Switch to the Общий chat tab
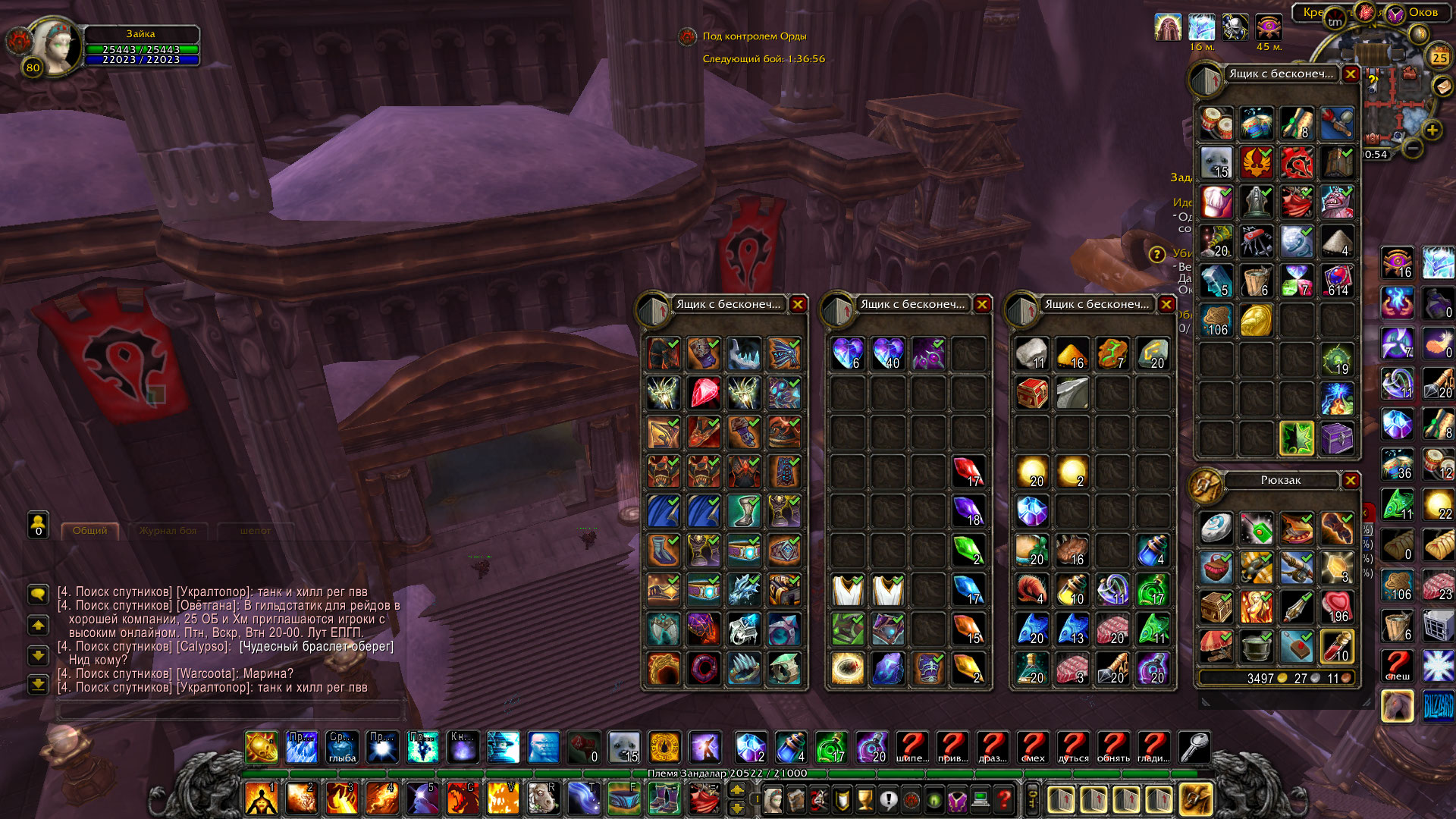The height and width of the screenshot is (819, 1456). (x=89, y=531)
